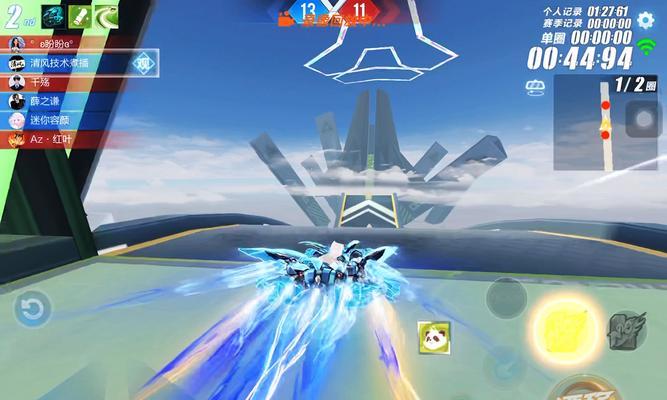Tap the reset car circular arrow button

[31, 307]
